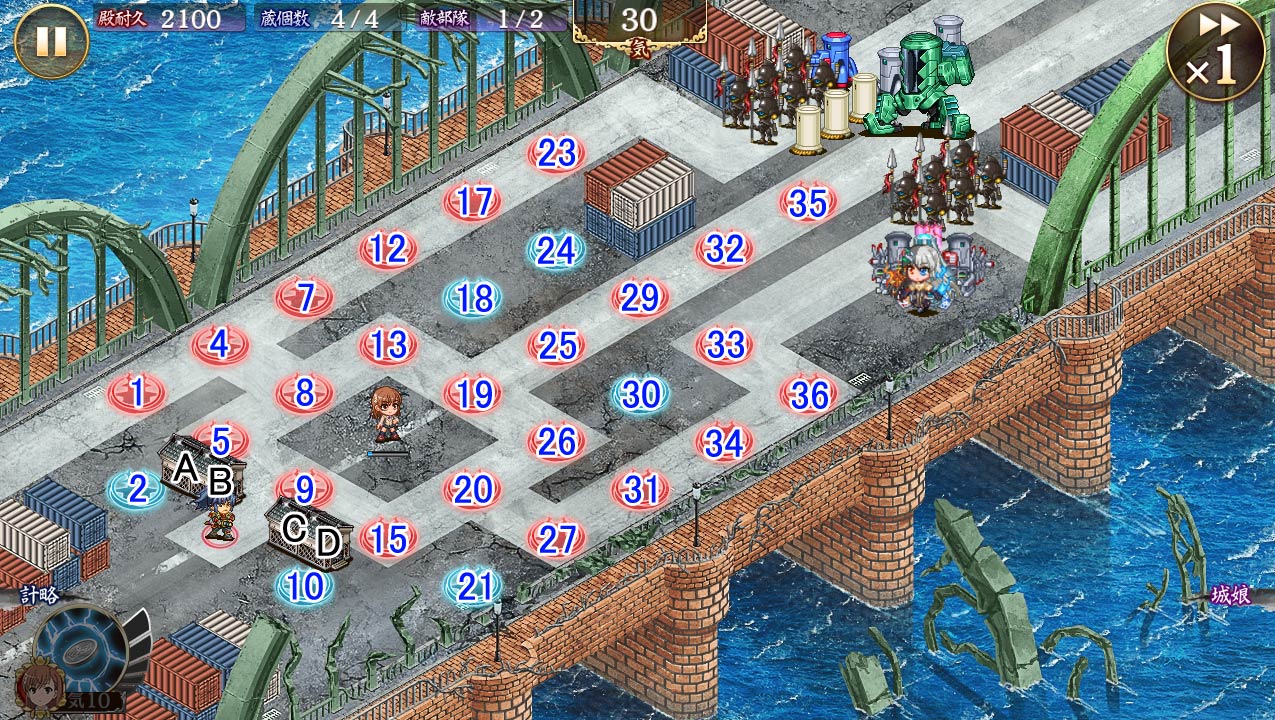Select the blue placement tile 10
Viewport: 1275px width, 720px height.
304,586
